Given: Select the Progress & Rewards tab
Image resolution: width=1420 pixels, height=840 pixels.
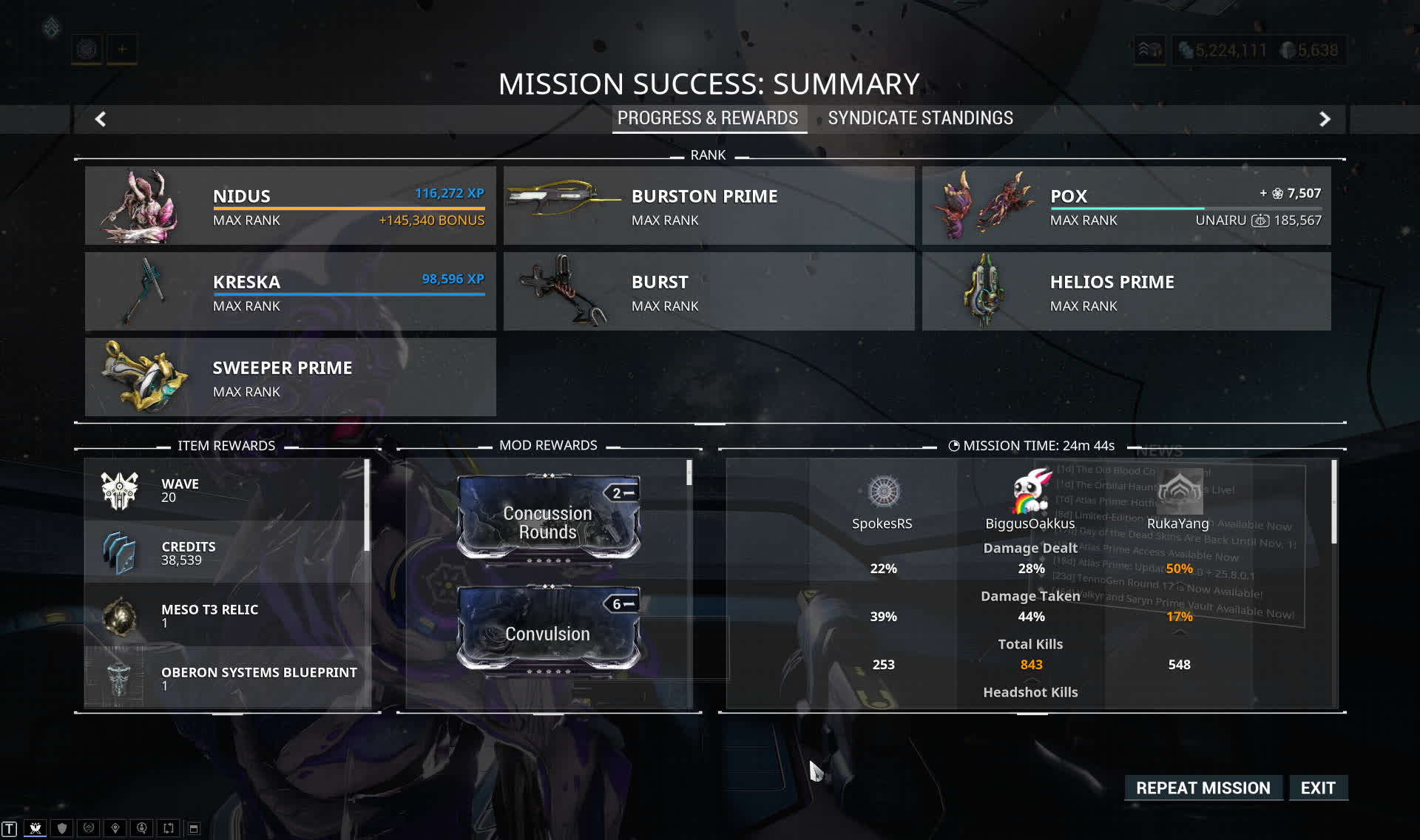Looking at the screenshot, I should tap(708, 118).
